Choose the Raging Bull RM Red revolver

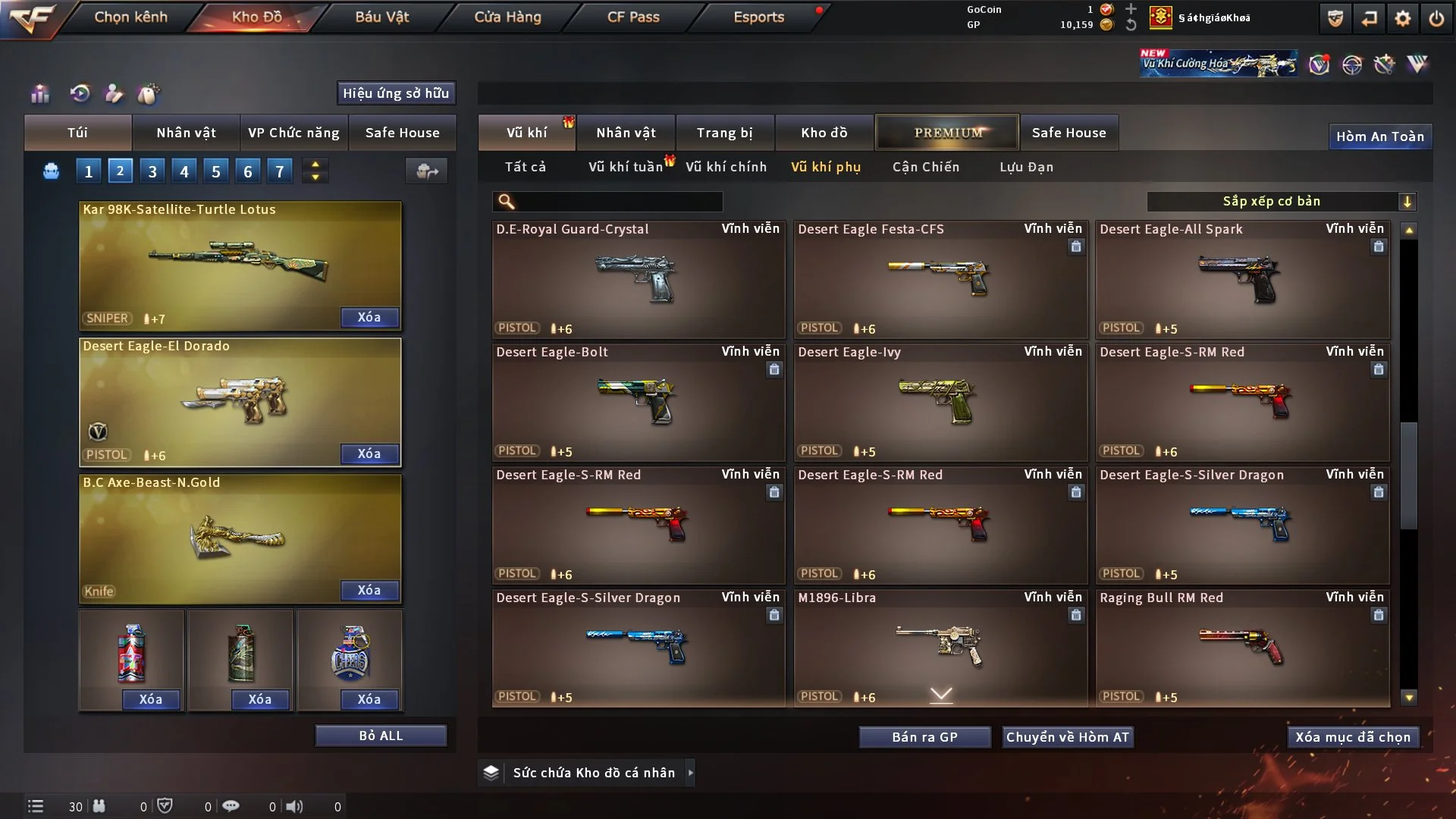click(x=1242, y=647)
